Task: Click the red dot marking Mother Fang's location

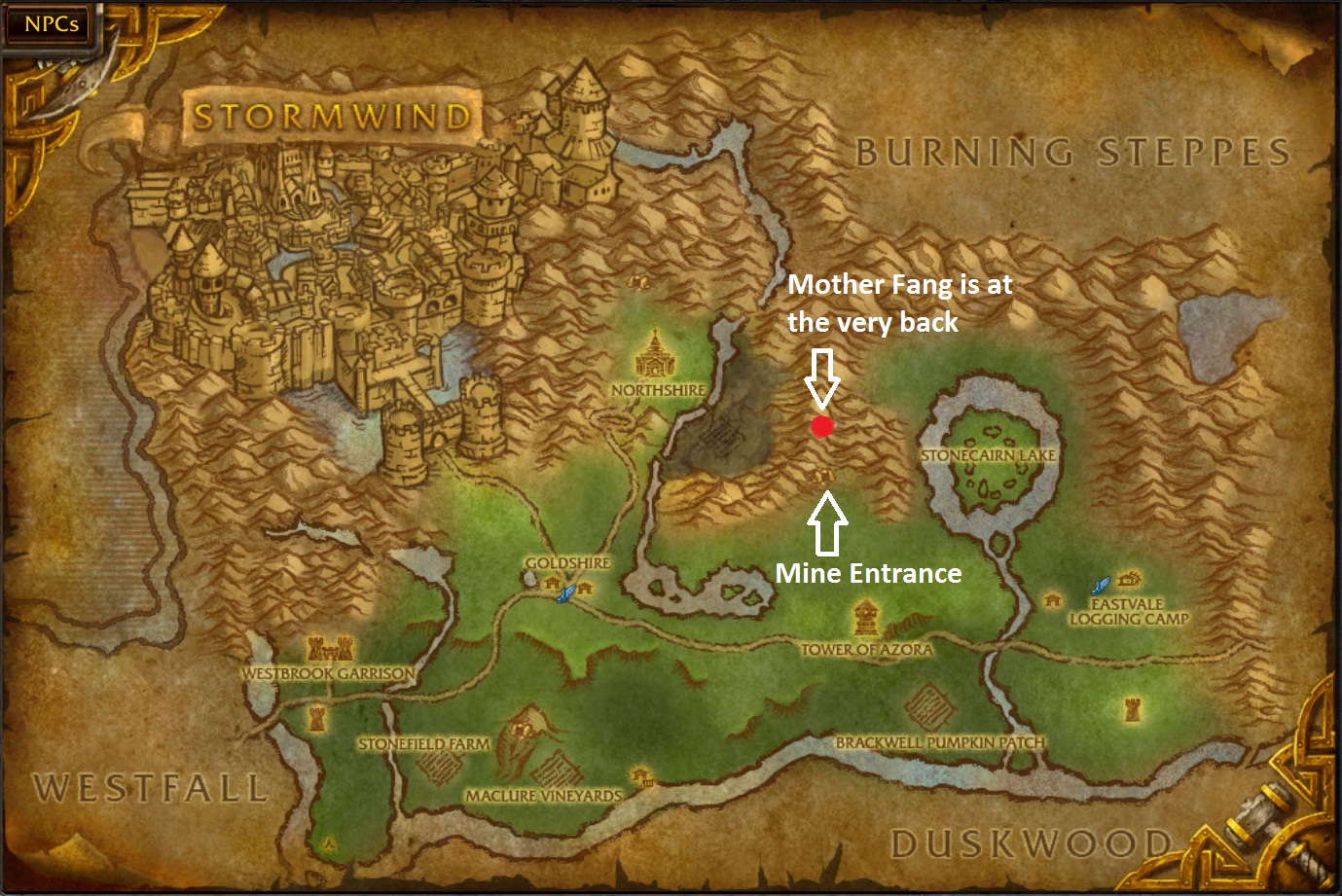Action: [821, 426]
